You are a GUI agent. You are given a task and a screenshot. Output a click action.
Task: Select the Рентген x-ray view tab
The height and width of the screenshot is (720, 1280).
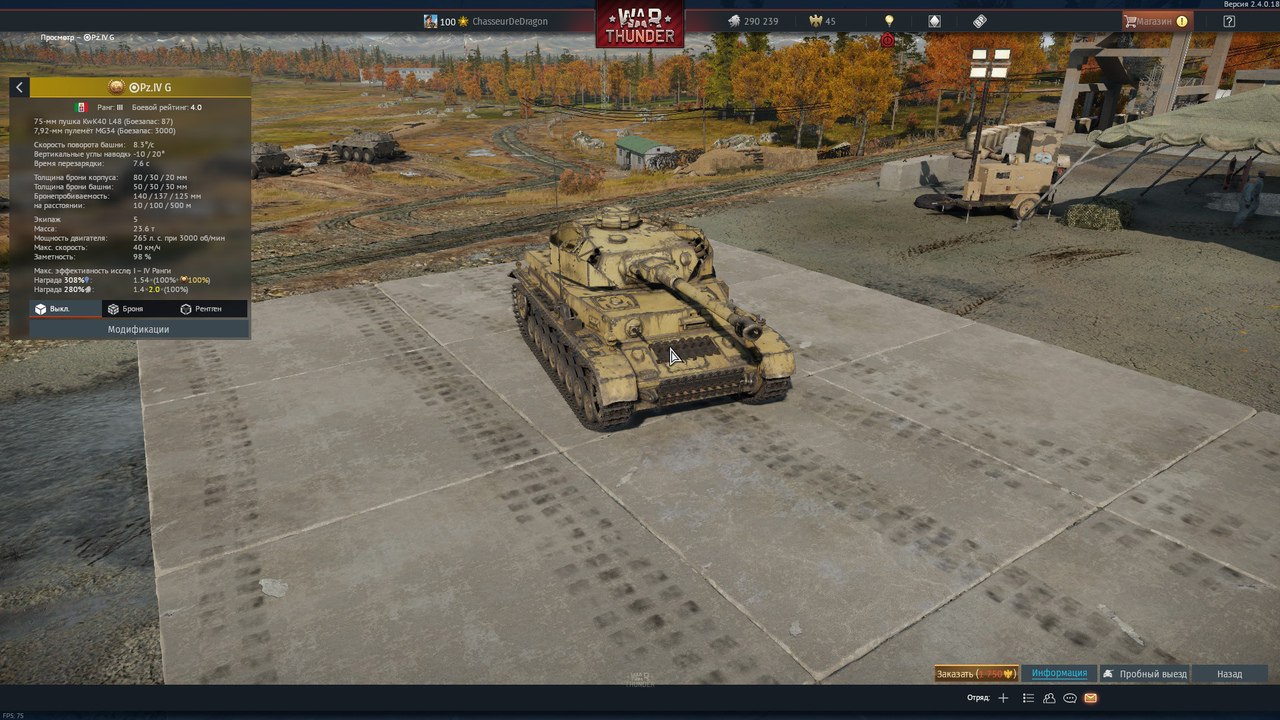click(201, 309)
